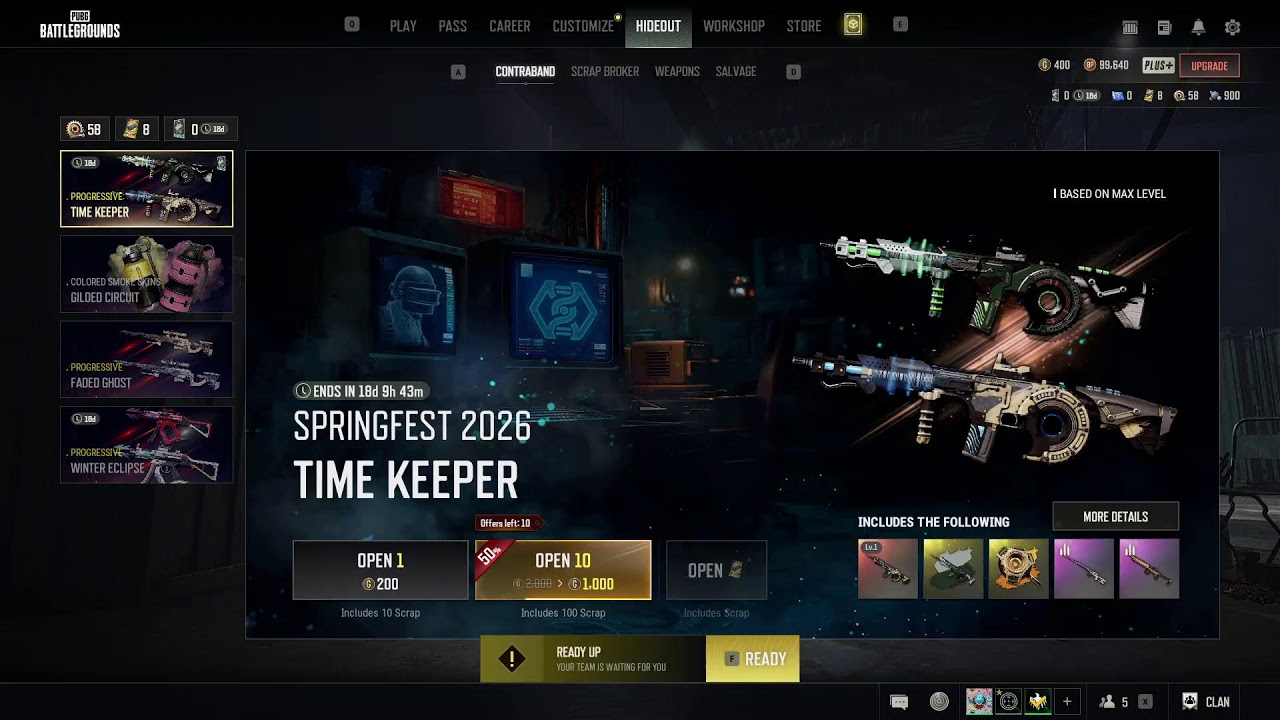Select the Gilded Circuit smoke skins crate
1280x720 pixels.
click(146, 274)
